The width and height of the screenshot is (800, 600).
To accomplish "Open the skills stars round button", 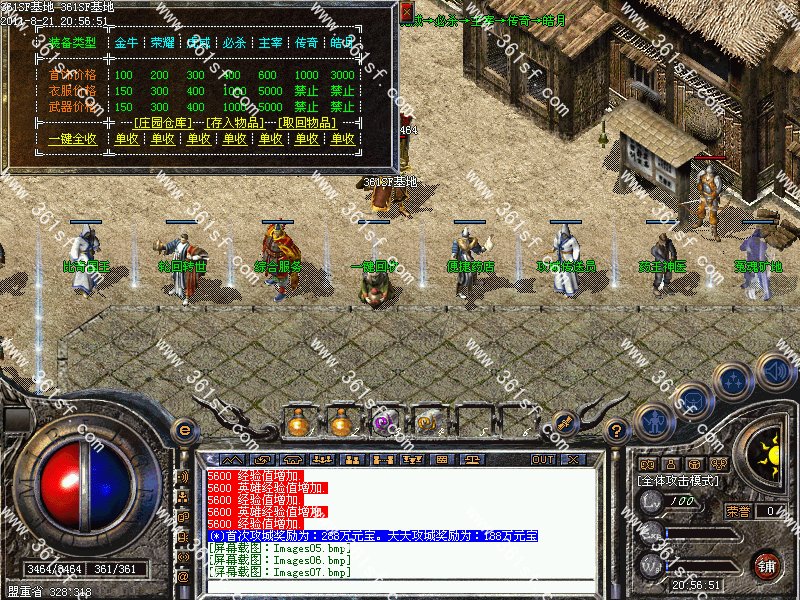I will (735, 382).
